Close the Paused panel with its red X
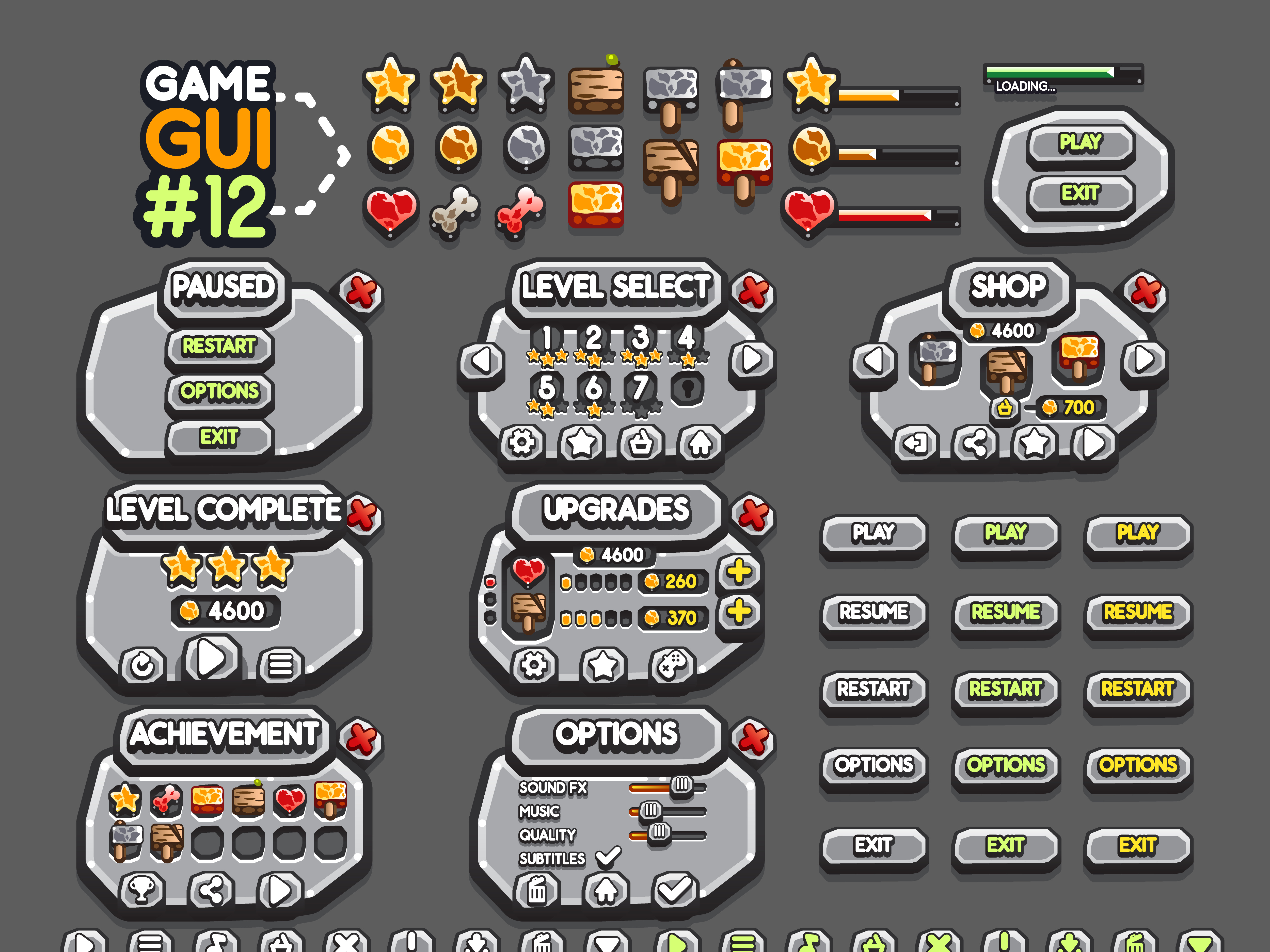Screen dimensions: 1270x952 point(361,292)
